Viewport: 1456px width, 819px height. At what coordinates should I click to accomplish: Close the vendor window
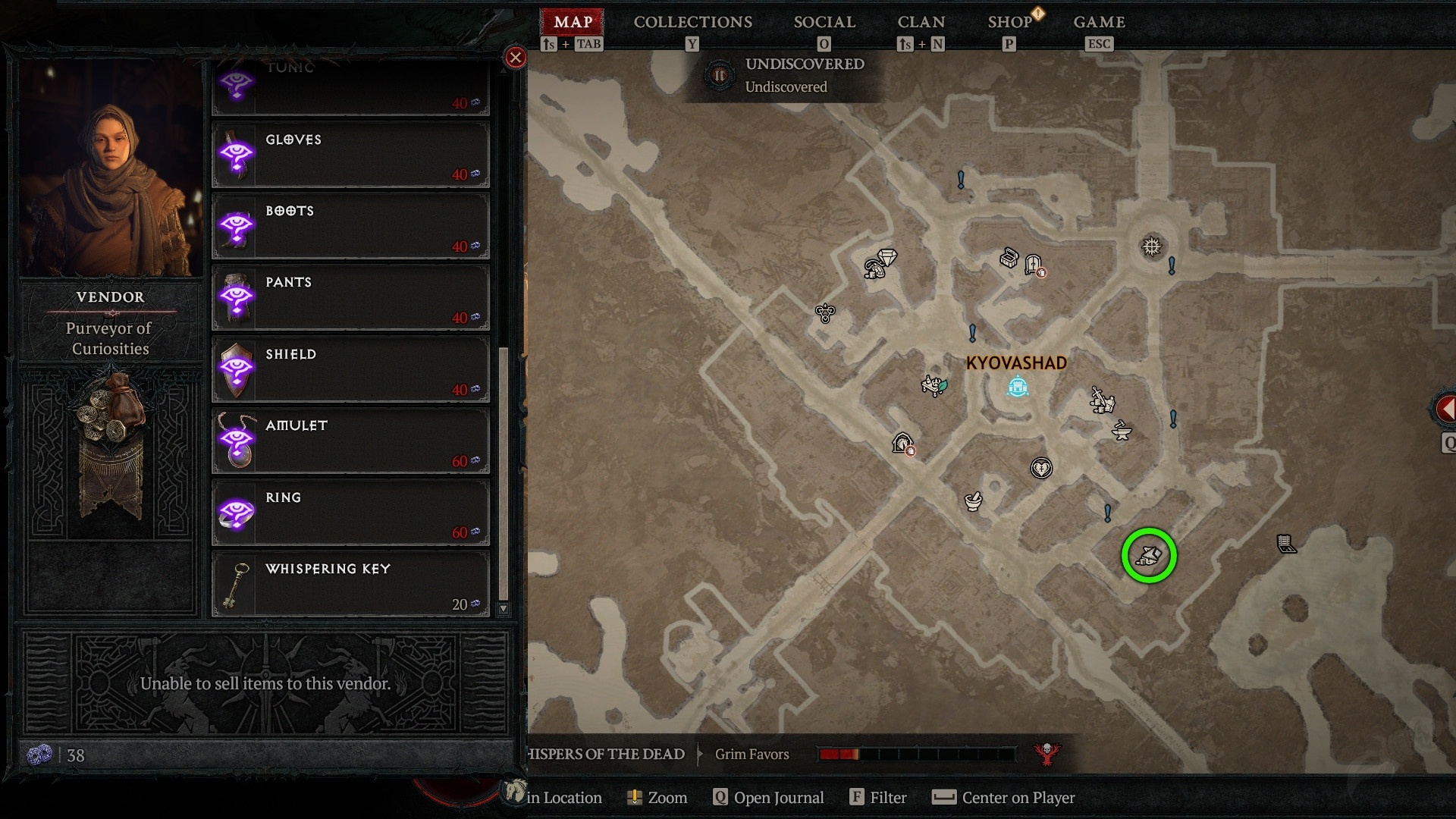[x=516, y=58]
